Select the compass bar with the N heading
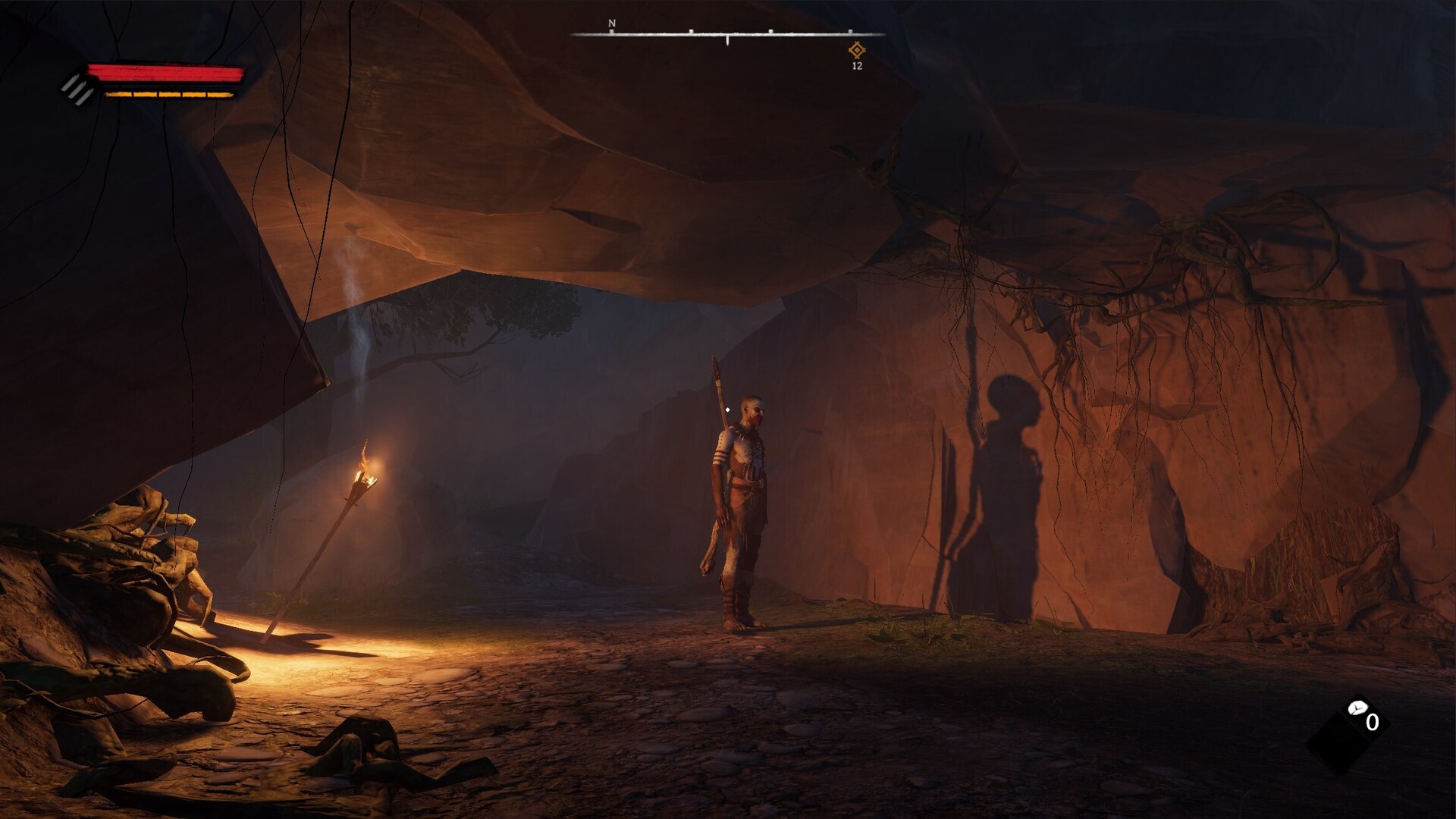Image resolution: width=1456 pixels, height=819 pixels. pos(726,34)
